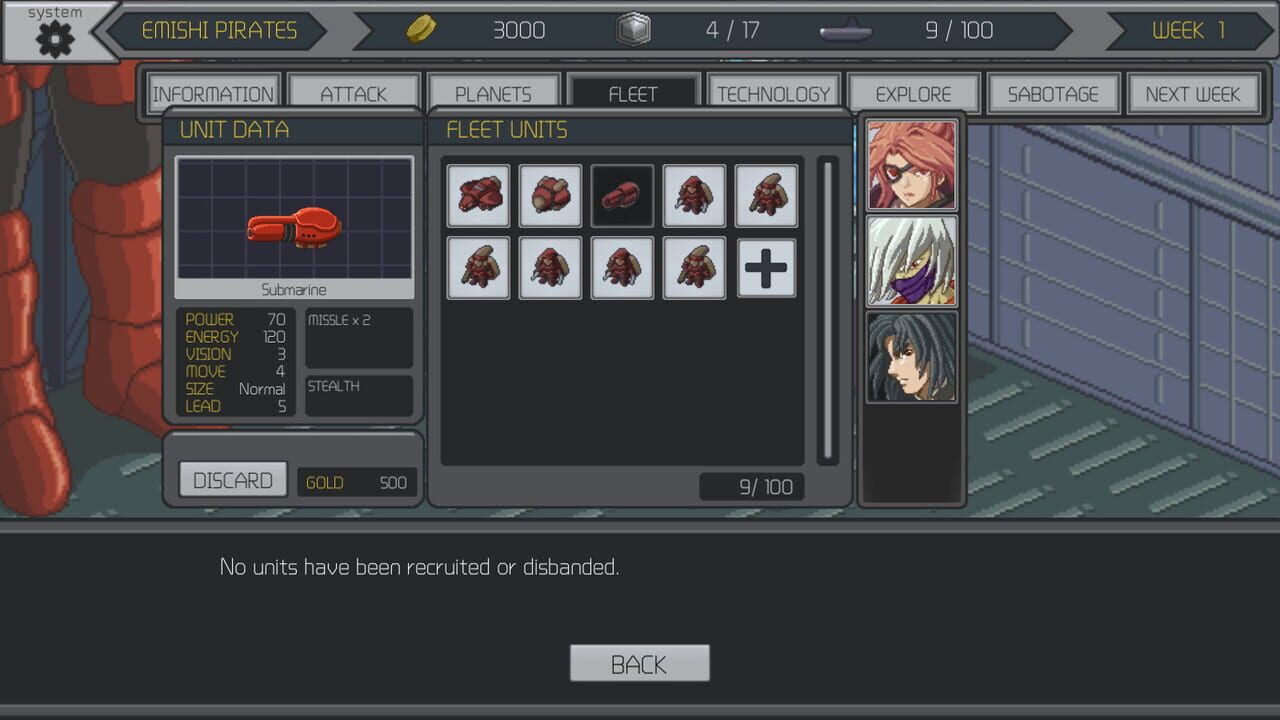This screenshot has width=1280, height=720.
Task: Open the EXPLORE tab
Action: pyautogui.click(x=913, y=92)
